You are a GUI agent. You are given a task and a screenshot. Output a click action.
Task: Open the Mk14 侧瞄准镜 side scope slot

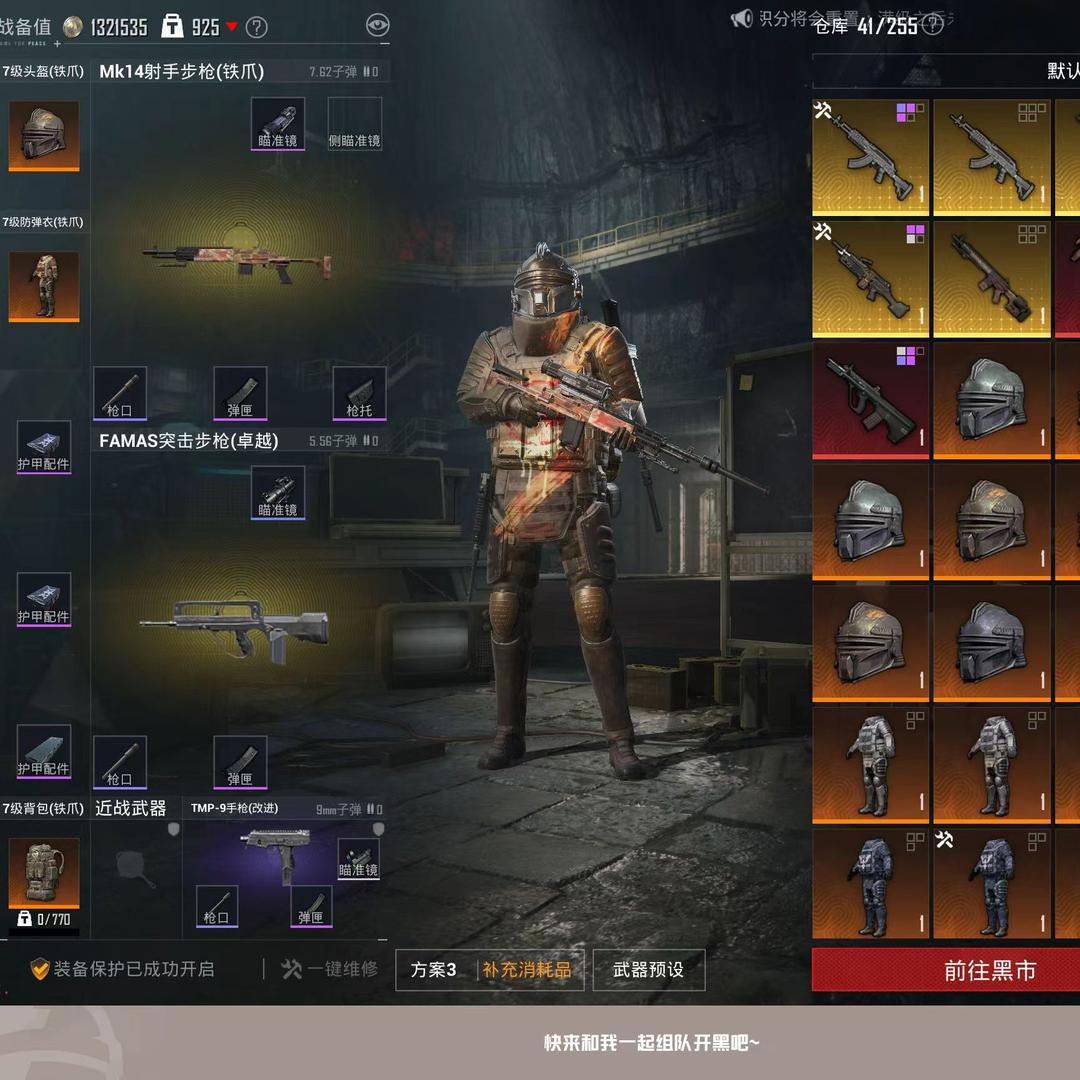click(355, 123)
